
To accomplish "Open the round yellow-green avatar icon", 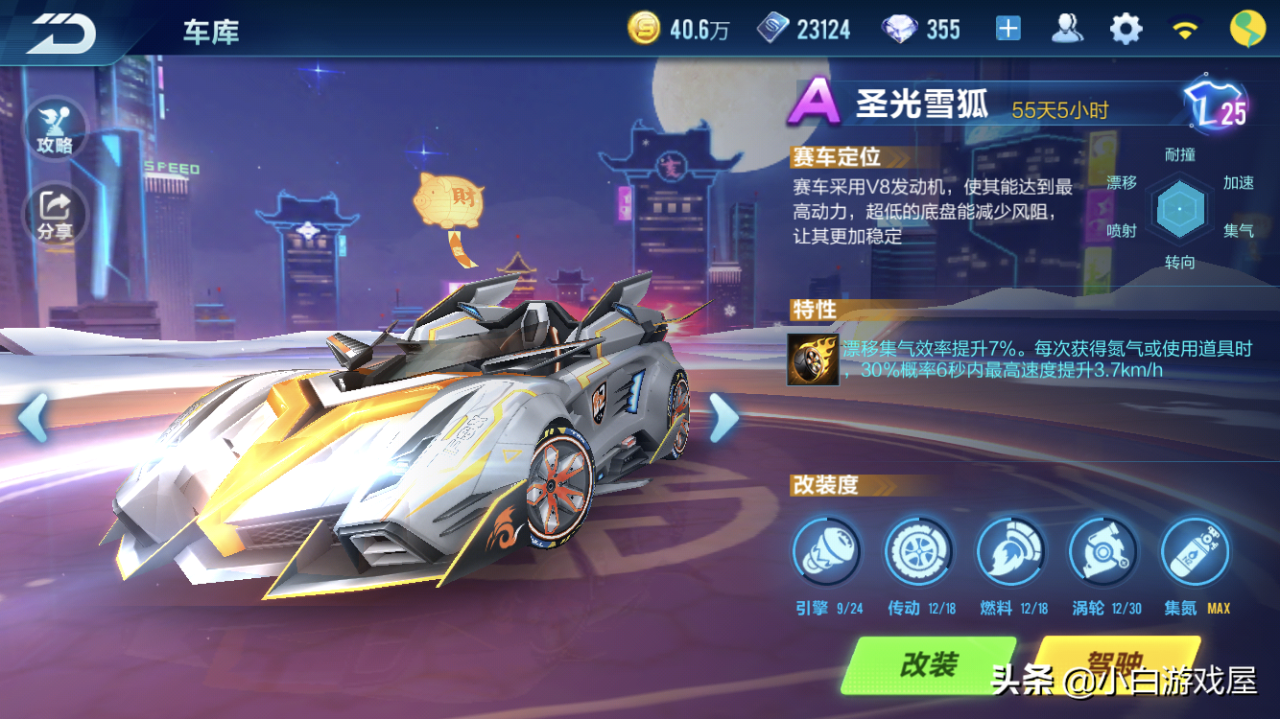I will click(1246, 29).
